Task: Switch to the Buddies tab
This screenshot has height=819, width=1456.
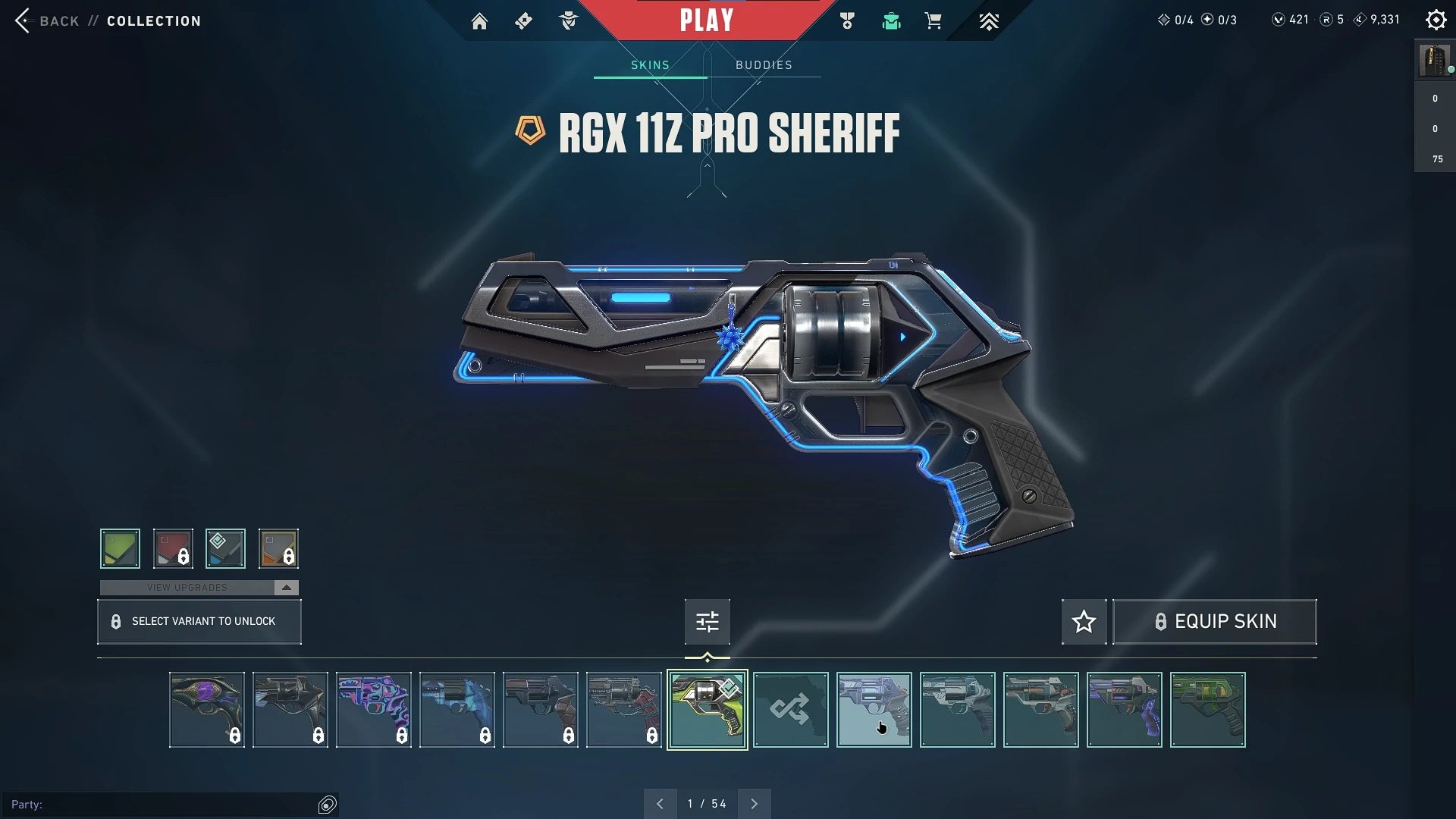Action: [x=764, y=64]
